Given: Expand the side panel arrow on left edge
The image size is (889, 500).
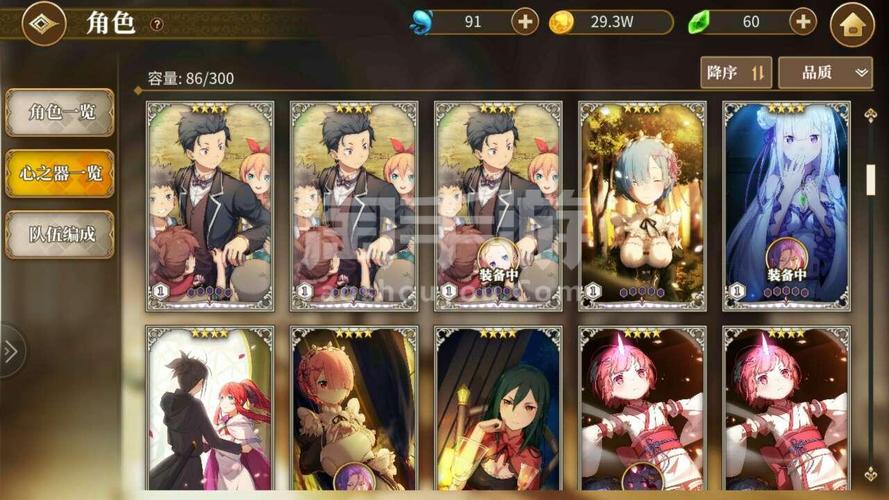Looking at the screenshot, I should pos(11,351).
